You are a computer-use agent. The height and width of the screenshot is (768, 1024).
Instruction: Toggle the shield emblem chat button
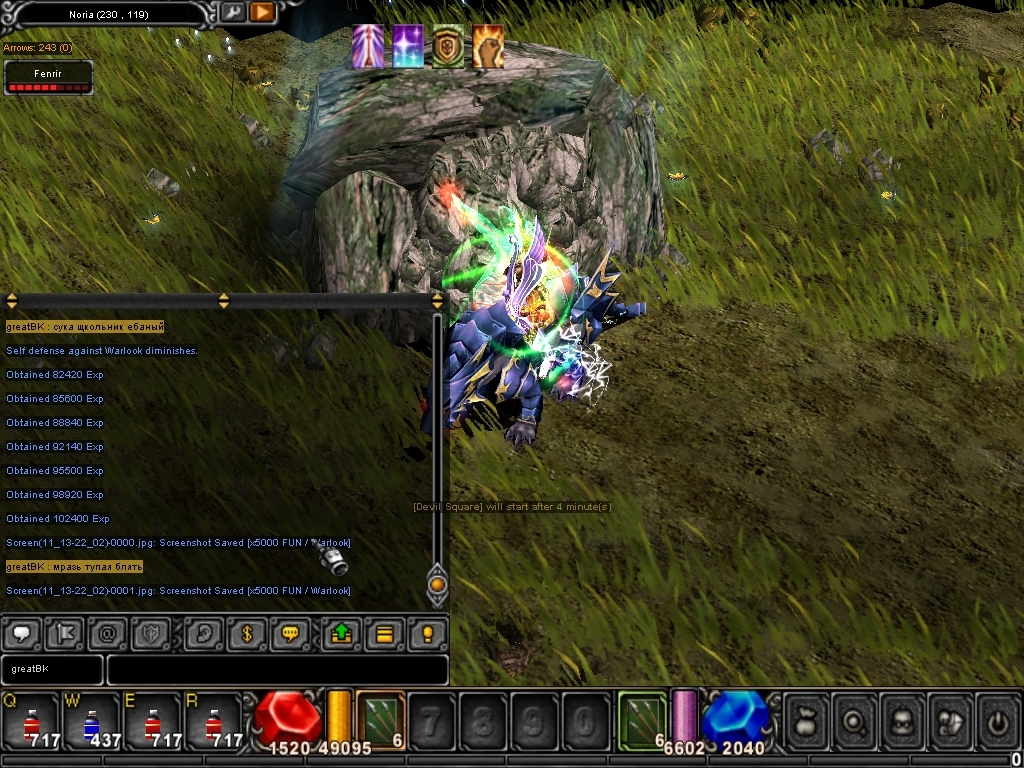(153, 634)
